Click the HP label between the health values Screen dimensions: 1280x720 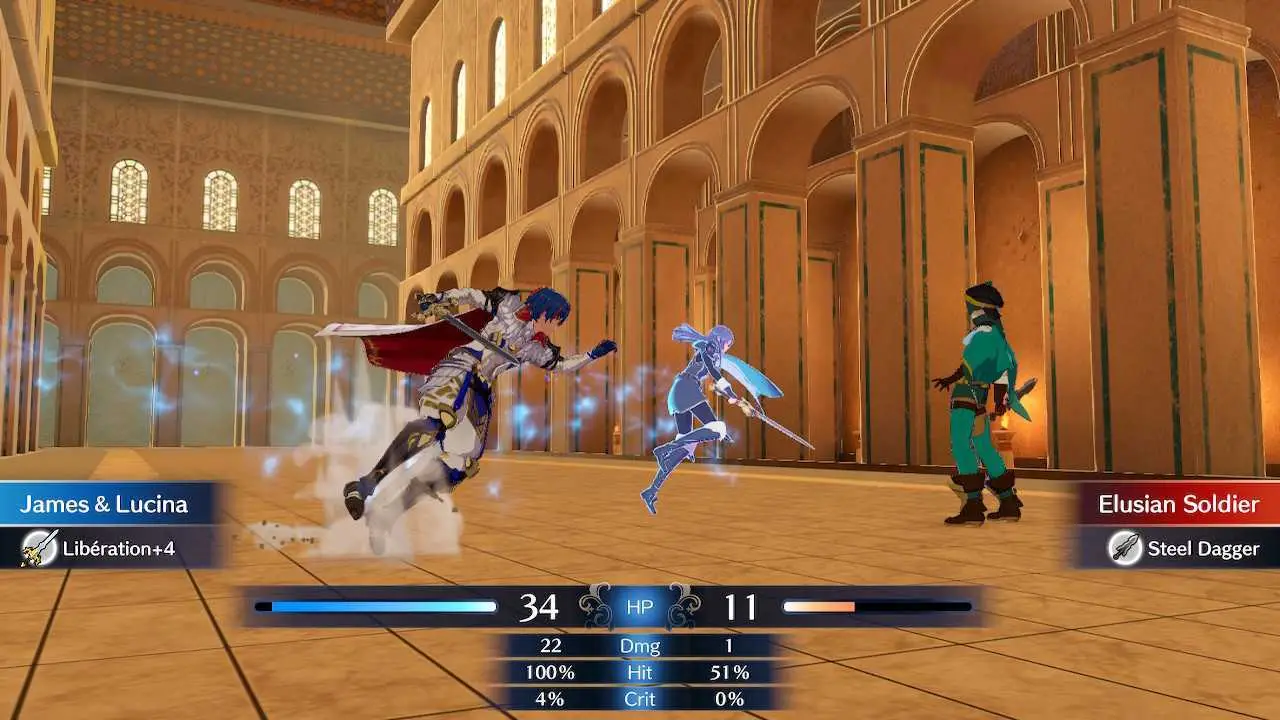click(639, 606)
